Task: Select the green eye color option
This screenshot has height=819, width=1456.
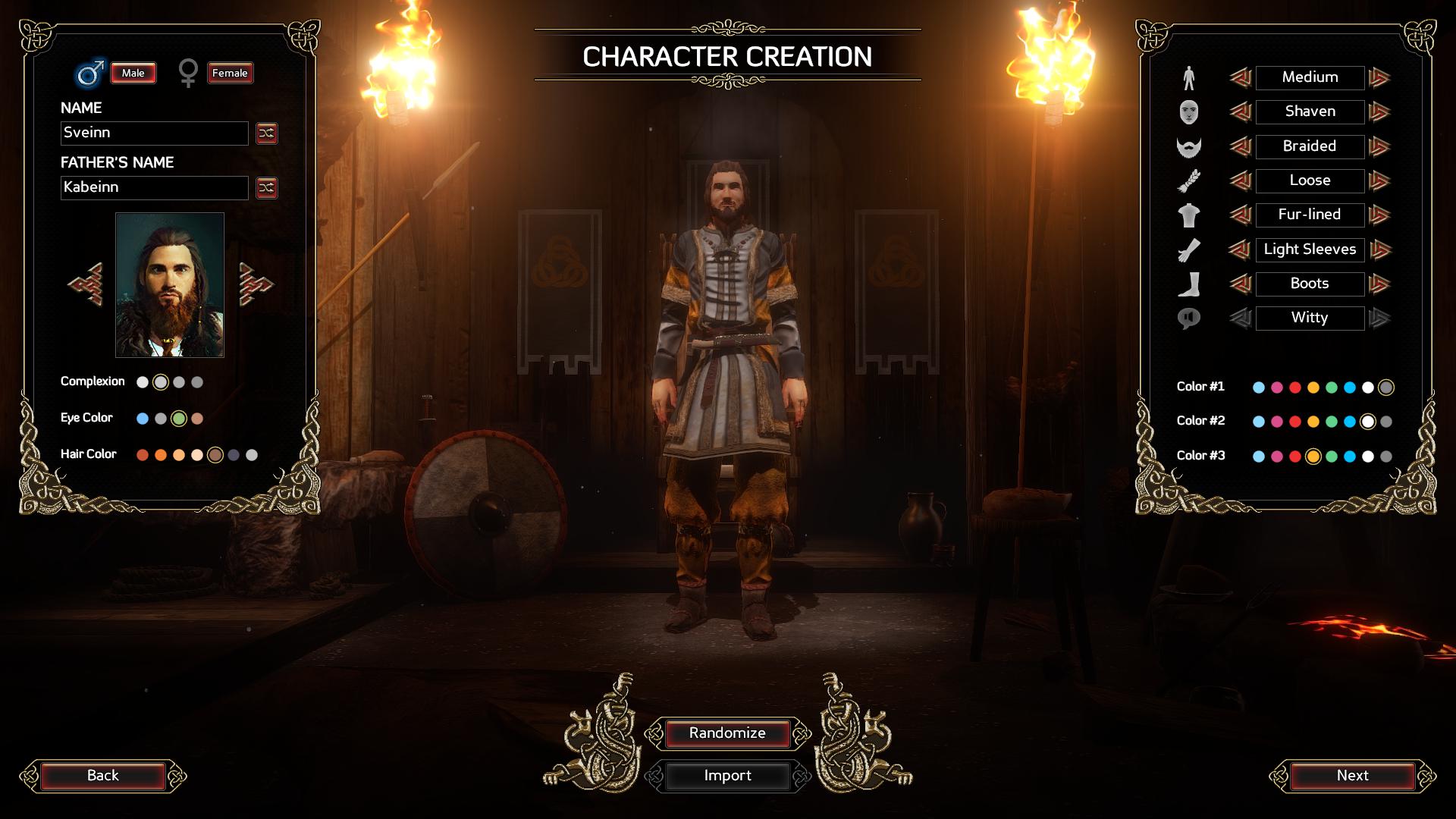Action: pos(179,418)
